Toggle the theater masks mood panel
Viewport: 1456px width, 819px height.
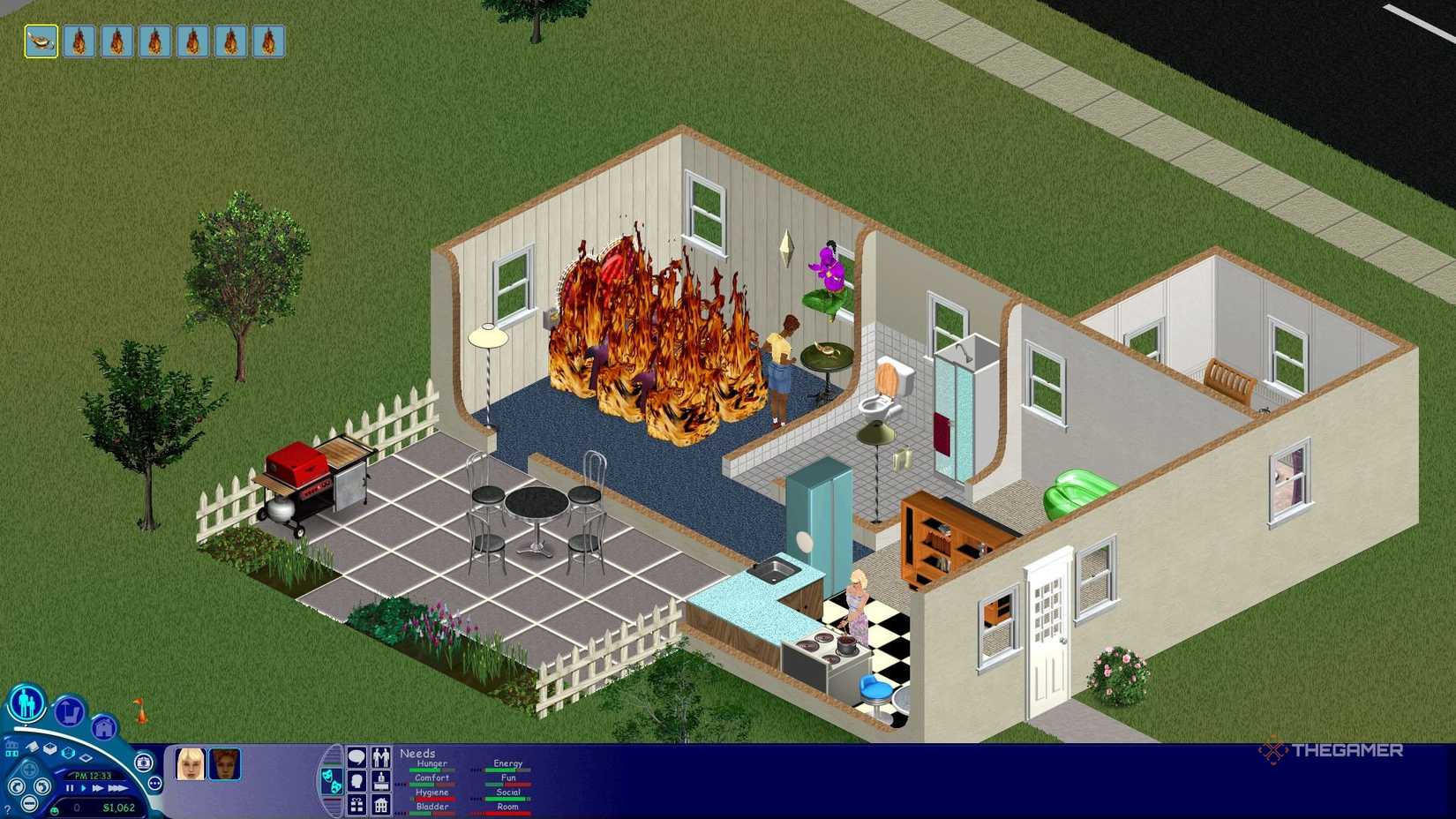332,781
